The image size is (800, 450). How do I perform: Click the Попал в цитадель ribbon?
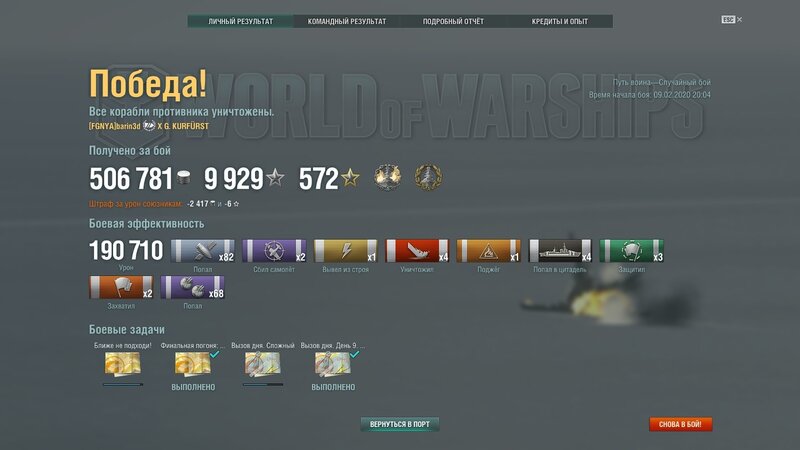(560, 251)
